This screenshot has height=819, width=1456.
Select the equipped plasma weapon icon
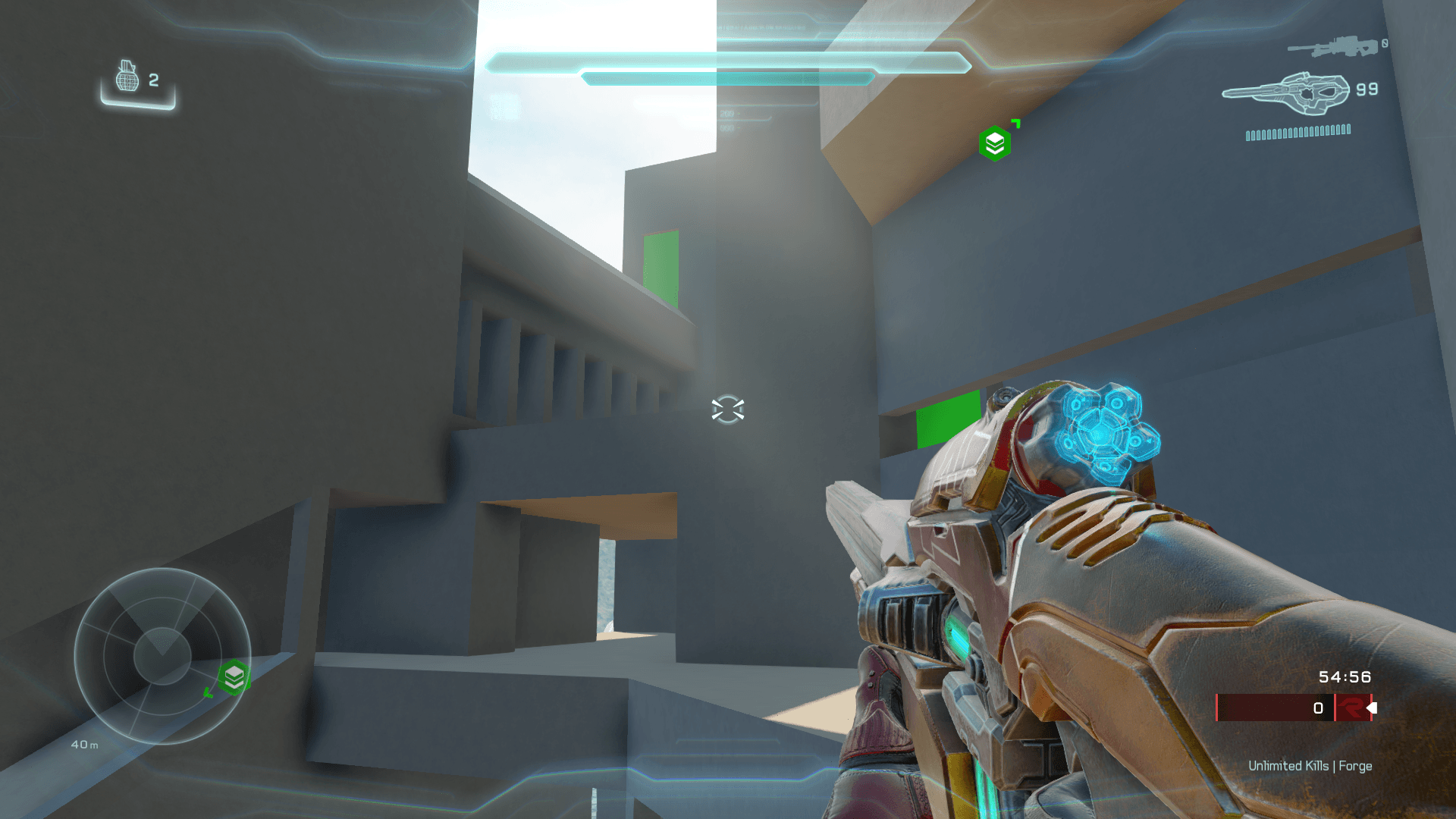(1286, 94)
